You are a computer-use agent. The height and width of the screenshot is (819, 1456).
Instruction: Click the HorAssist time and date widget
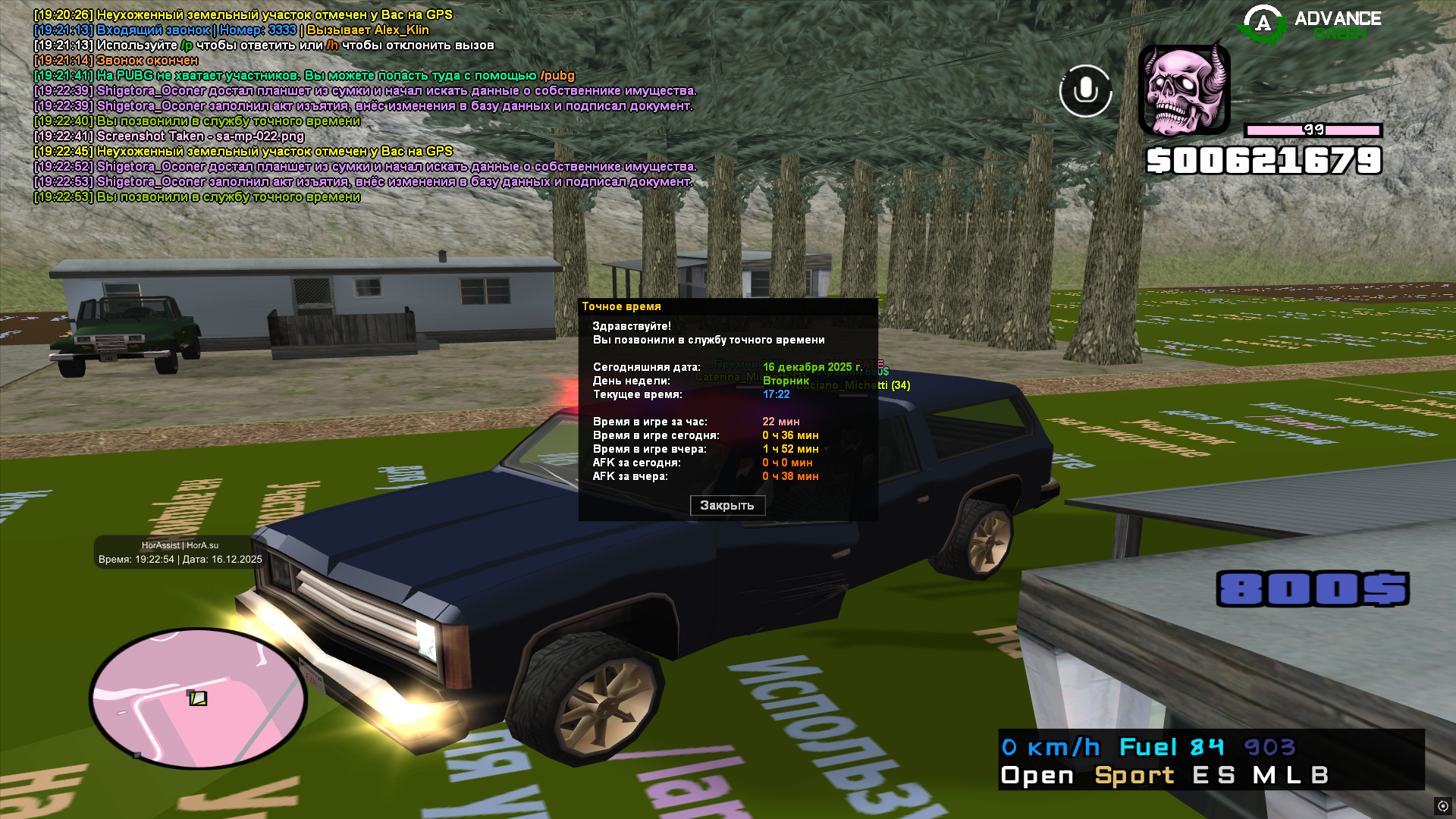point(180,553)
